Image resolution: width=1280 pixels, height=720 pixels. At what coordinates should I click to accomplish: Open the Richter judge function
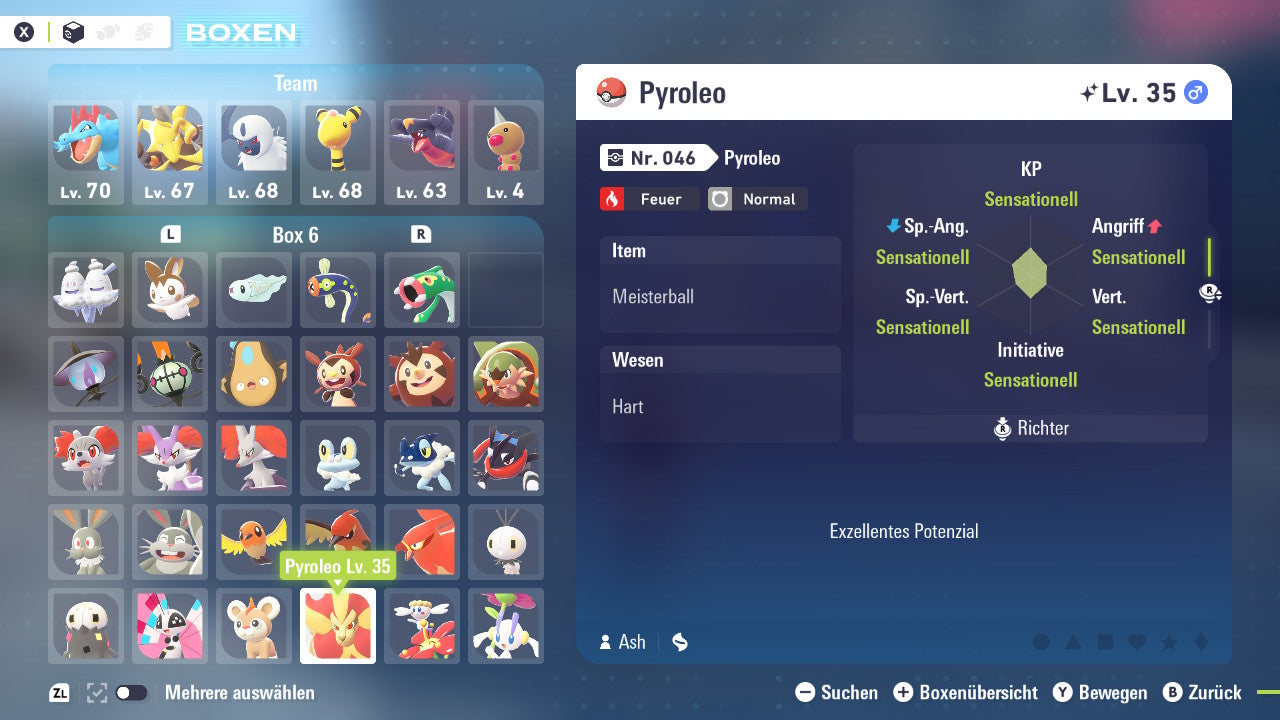pos(1030,428)
